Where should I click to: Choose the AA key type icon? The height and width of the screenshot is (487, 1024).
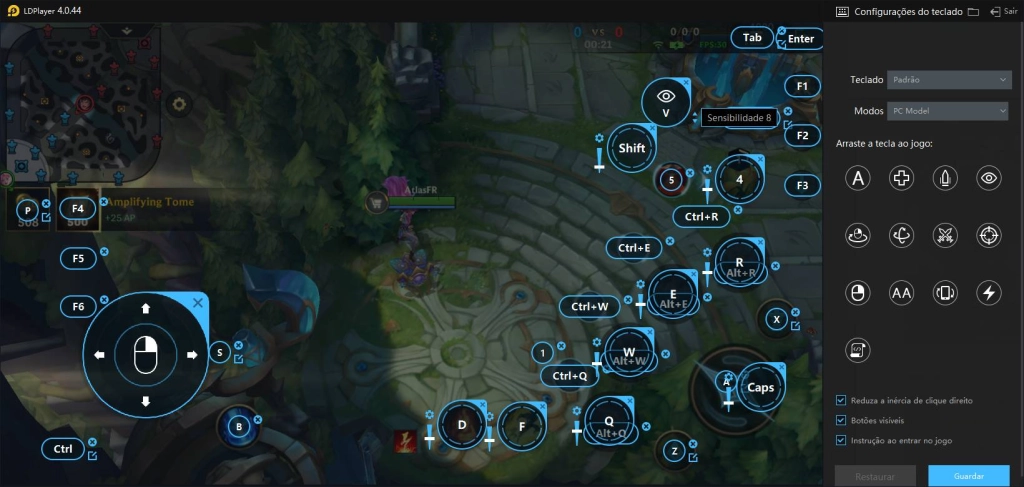click(x=901, y=293)
